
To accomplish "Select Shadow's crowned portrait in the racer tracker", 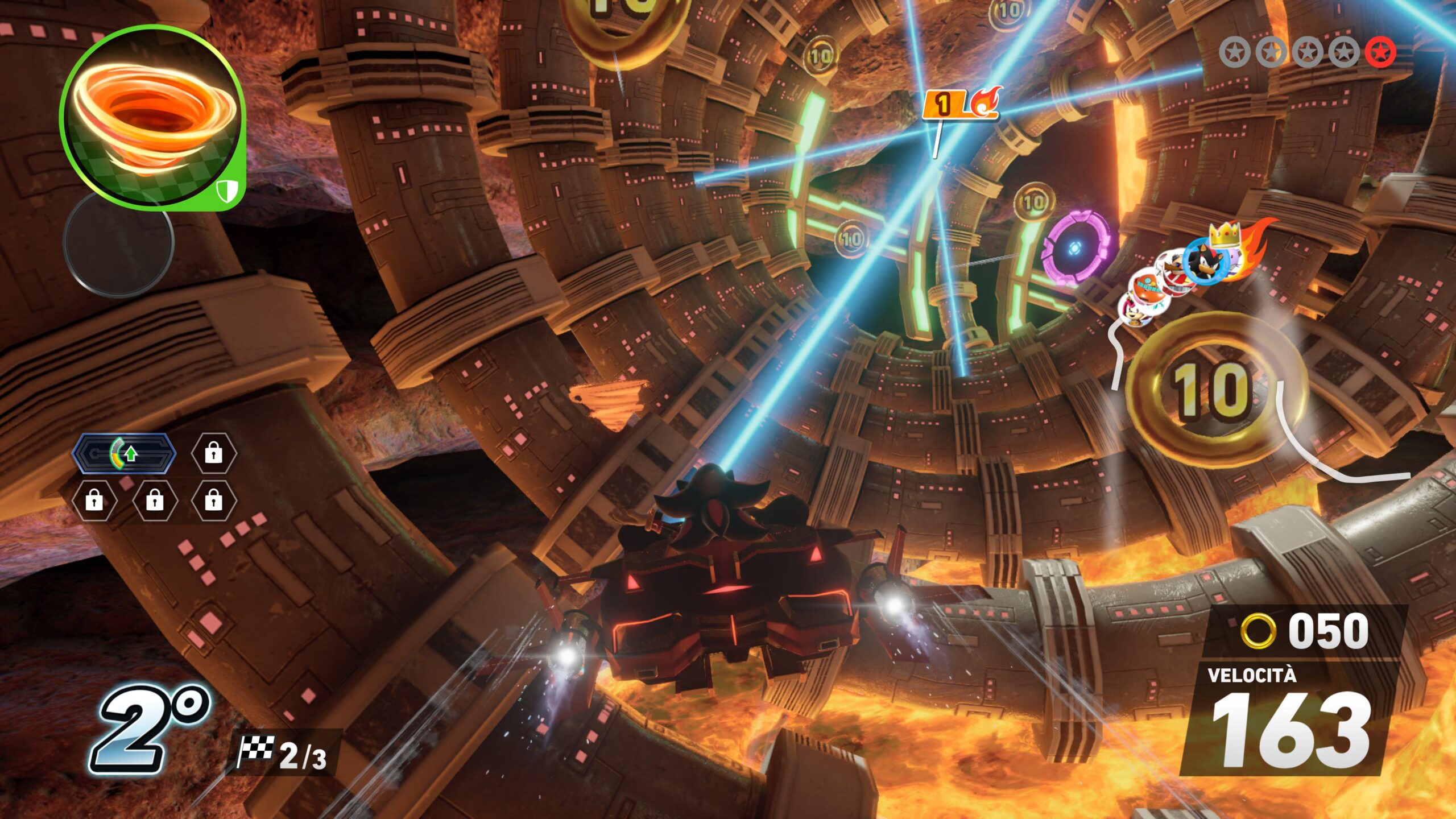I will 1205,261.
